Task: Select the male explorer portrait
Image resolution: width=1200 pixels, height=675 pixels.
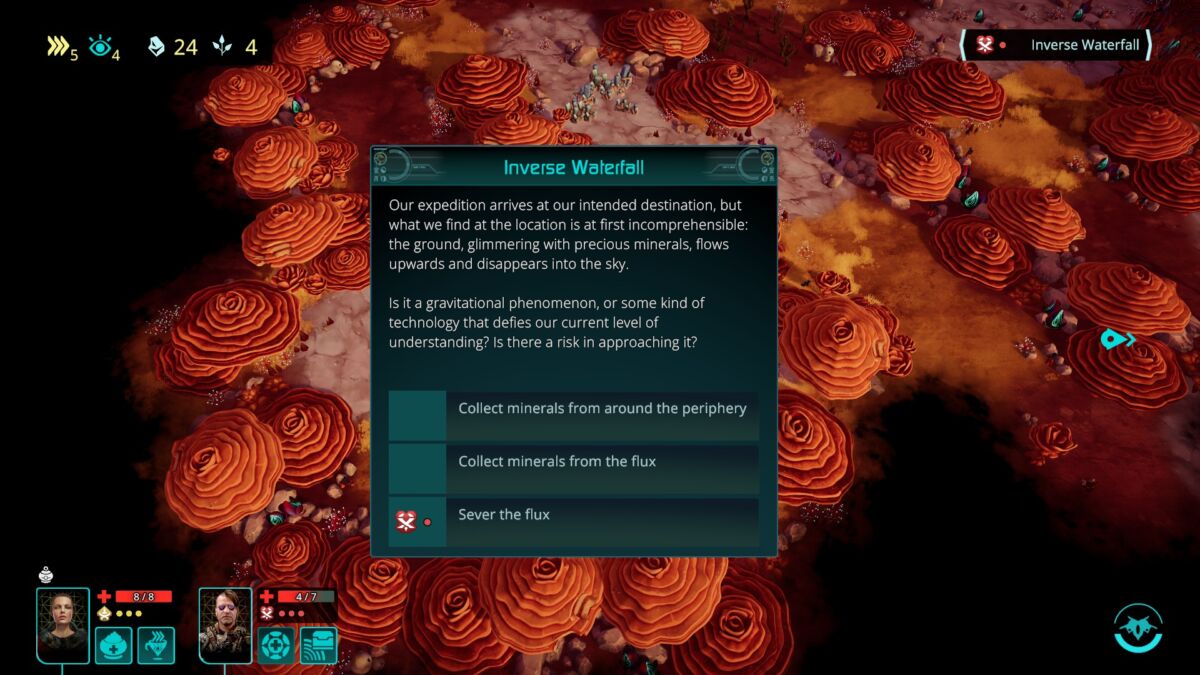Action: 225,623
